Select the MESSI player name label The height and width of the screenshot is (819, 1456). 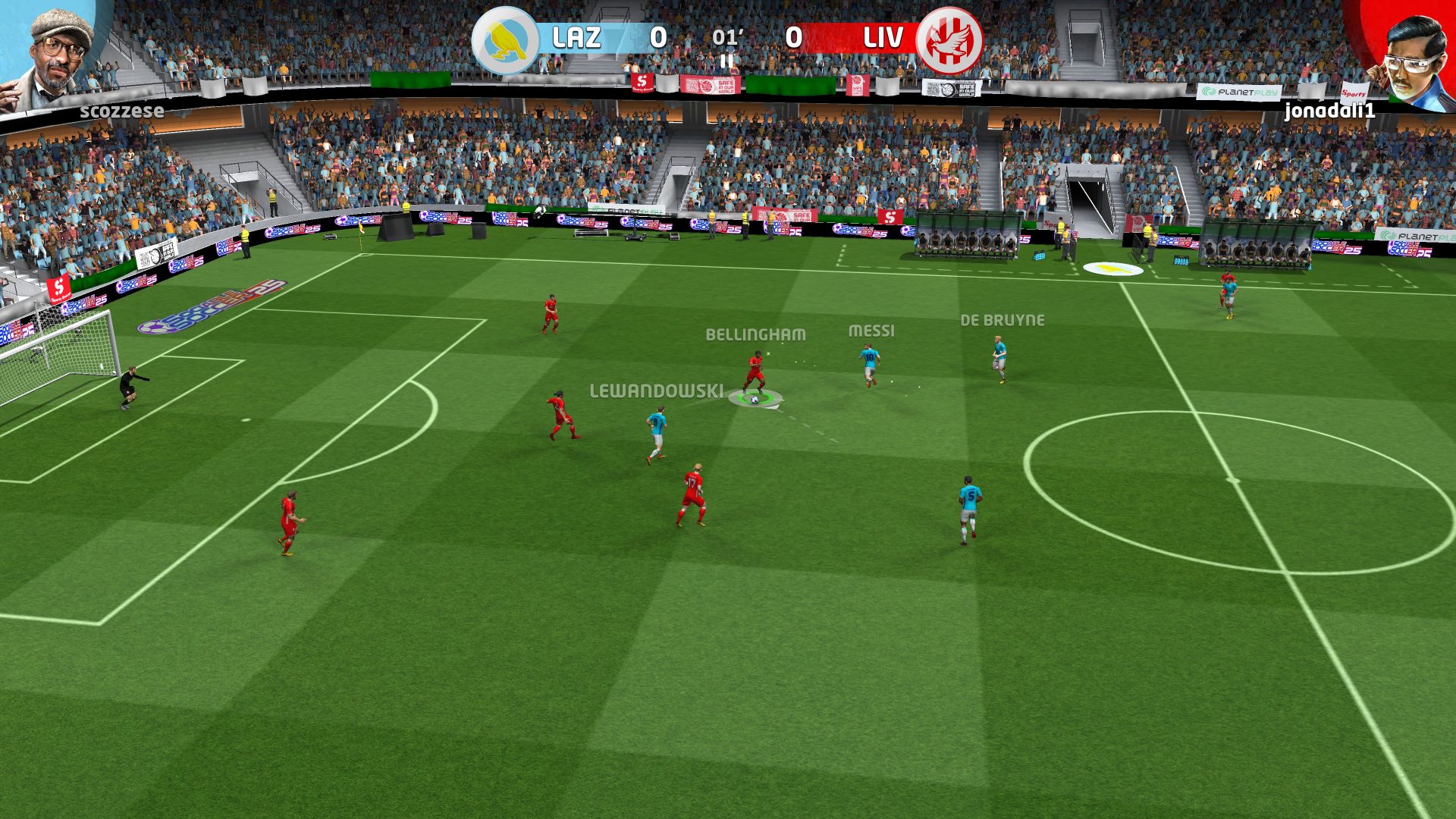pos(870,331)
